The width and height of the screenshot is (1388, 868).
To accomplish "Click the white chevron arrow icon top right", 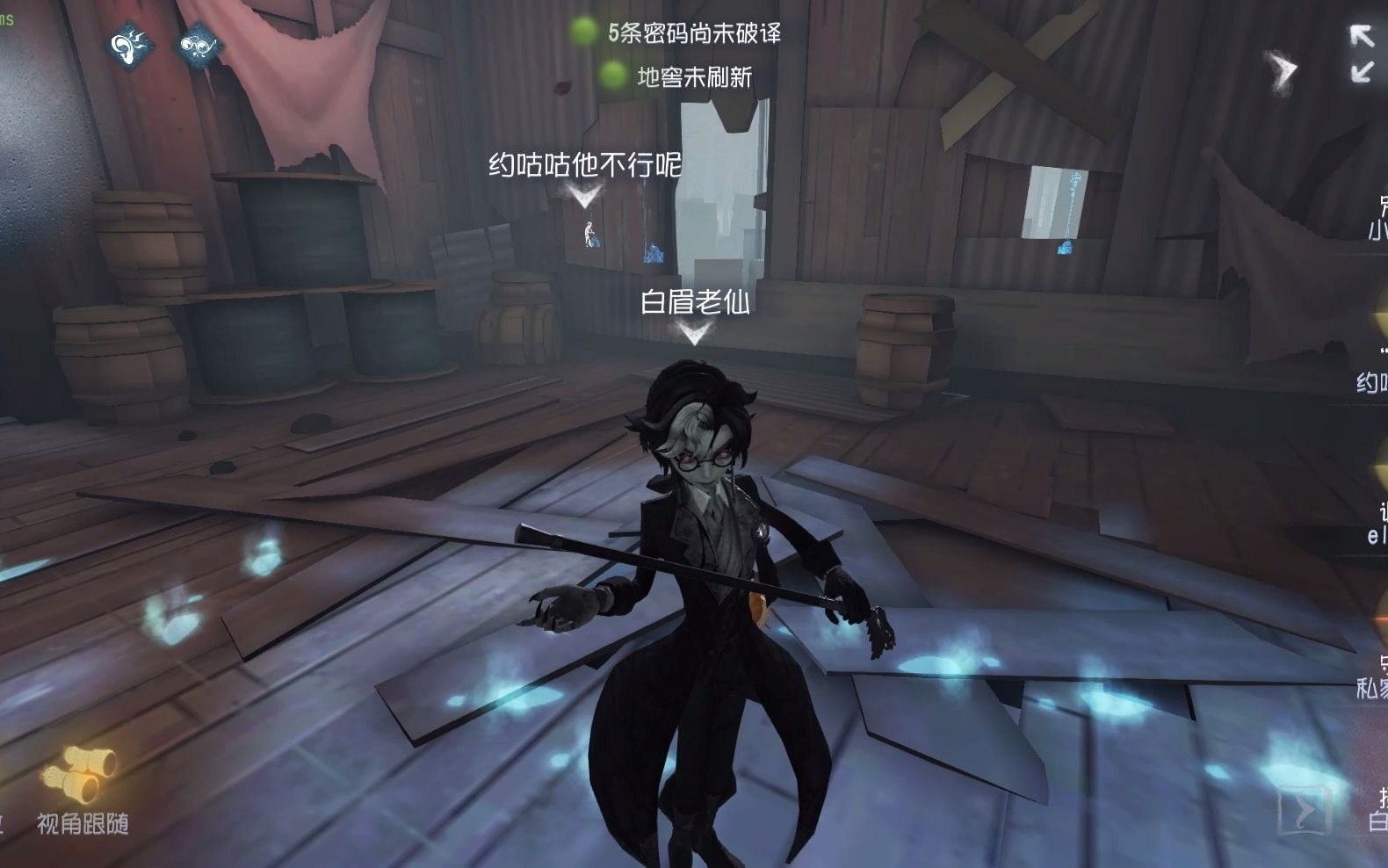I will pyautogui.click(x=1281, y=66).
